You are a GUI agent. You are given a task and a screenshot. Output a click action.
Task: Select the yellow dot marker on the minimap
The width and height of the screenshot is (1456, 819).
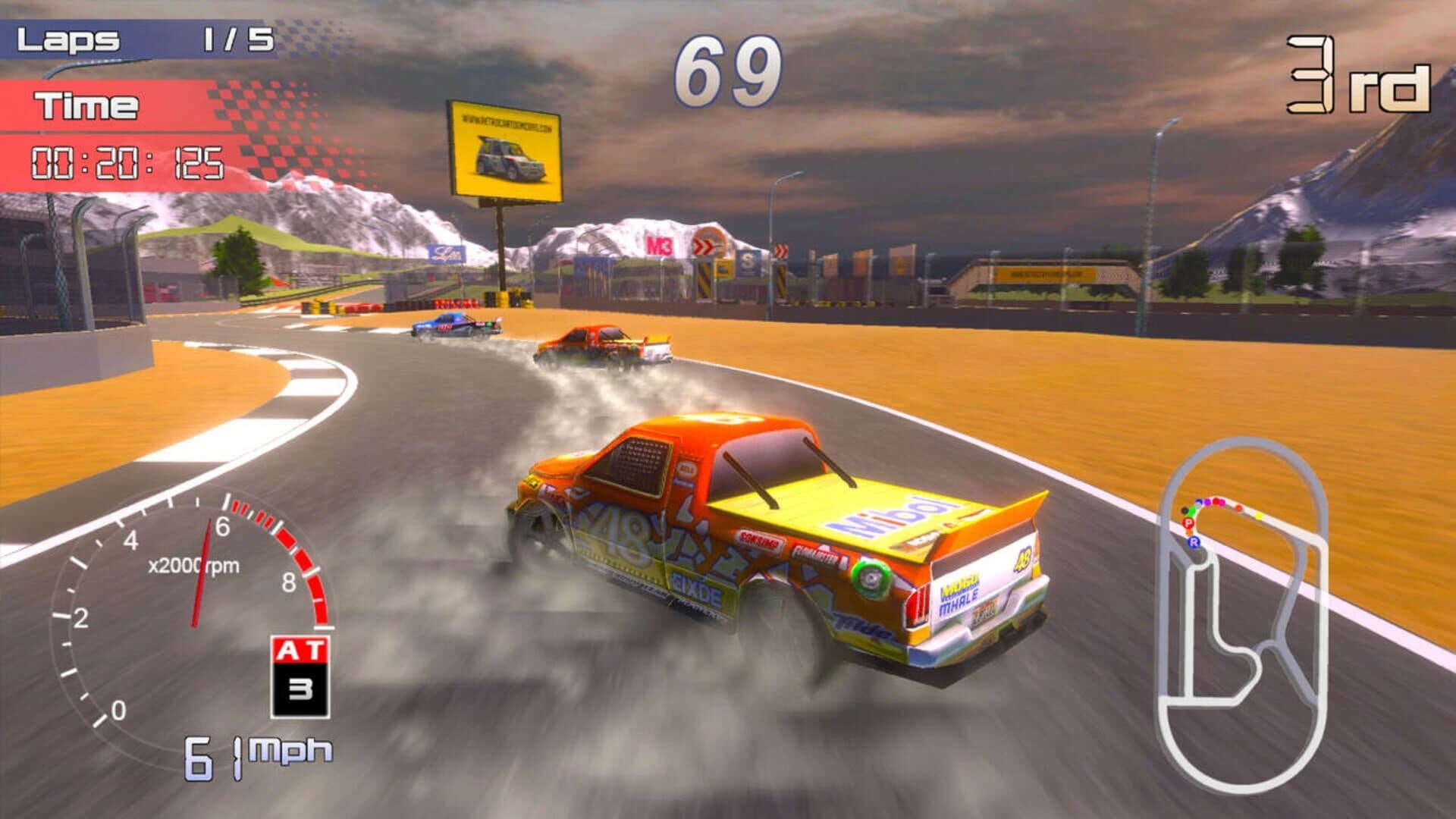[1259, 516]
